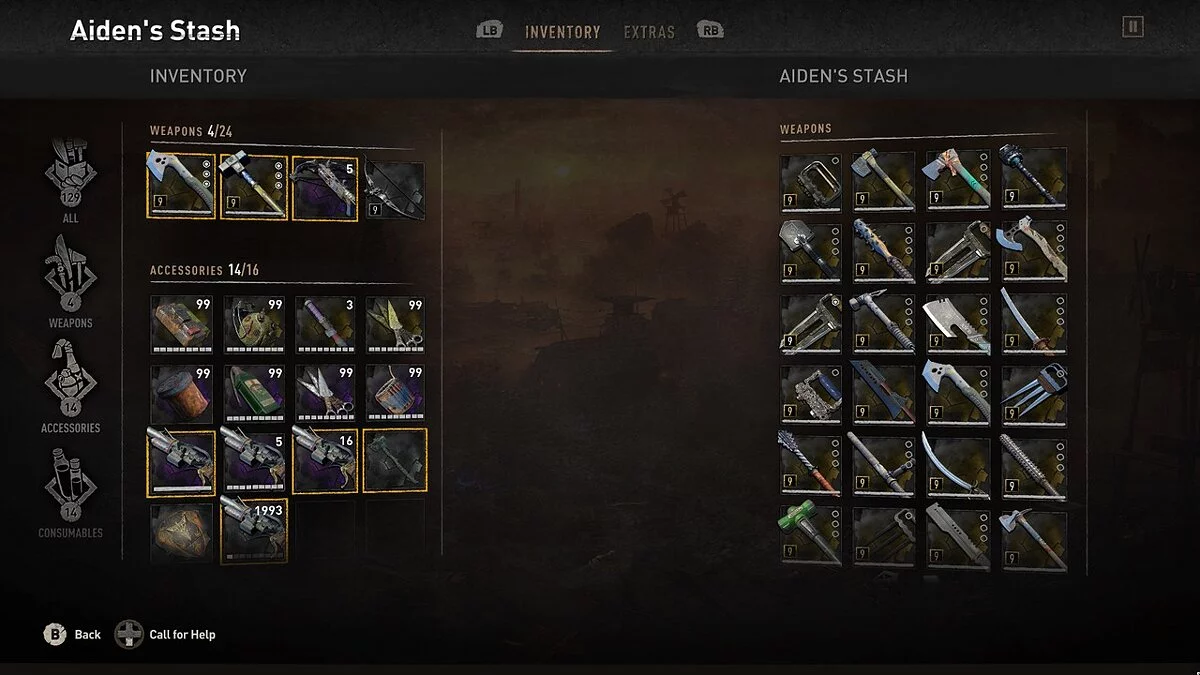Choose the bow in inventory weapons
Image resolution: width=1200 pixels, height=675 pixels.
coord(394,190)
